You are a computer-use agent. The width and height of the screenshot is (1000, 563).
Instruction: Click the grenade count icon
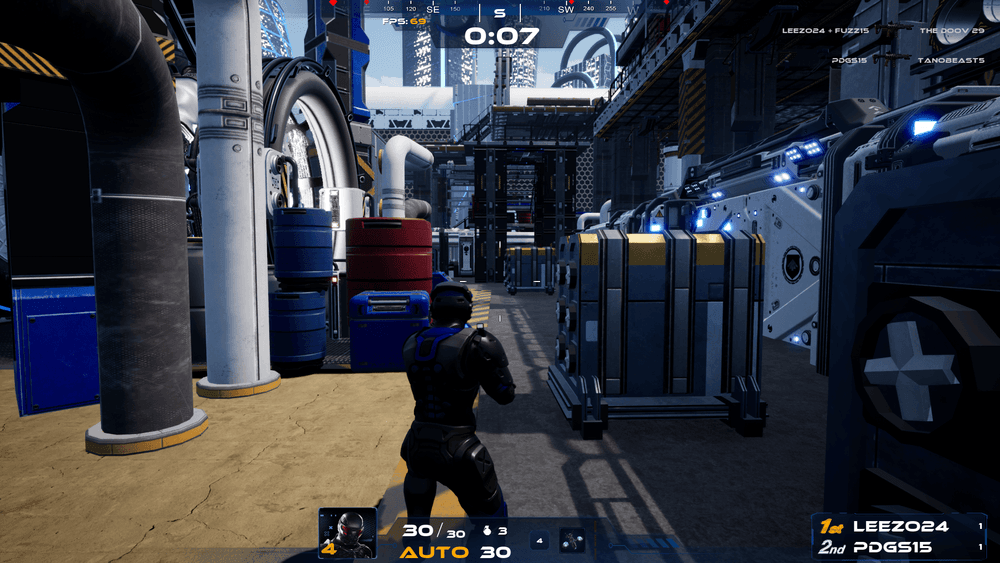click(x=489, y=531)
